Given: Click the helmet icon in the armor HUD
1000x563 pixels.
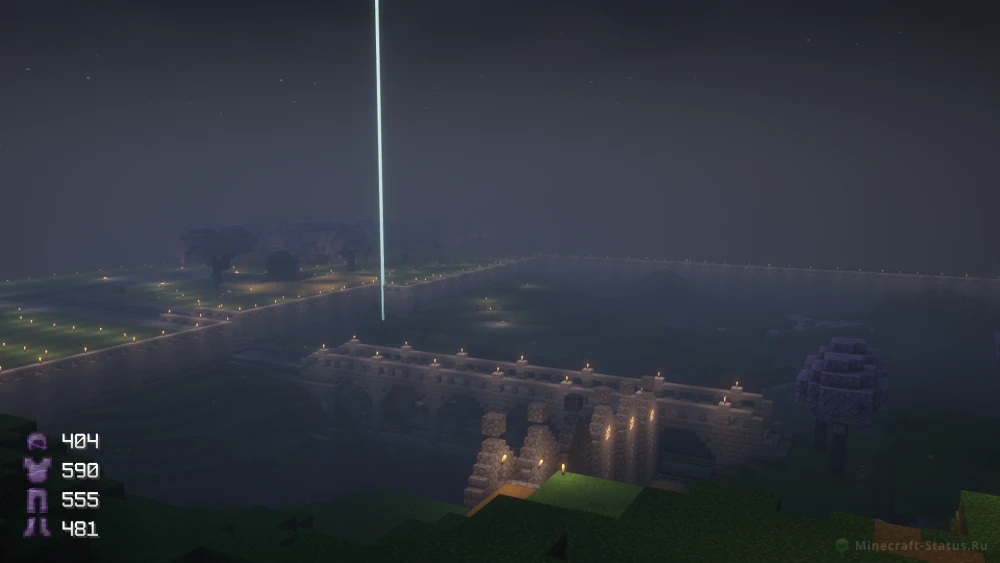Looking at the screenshot, I should tap(37, 442).
